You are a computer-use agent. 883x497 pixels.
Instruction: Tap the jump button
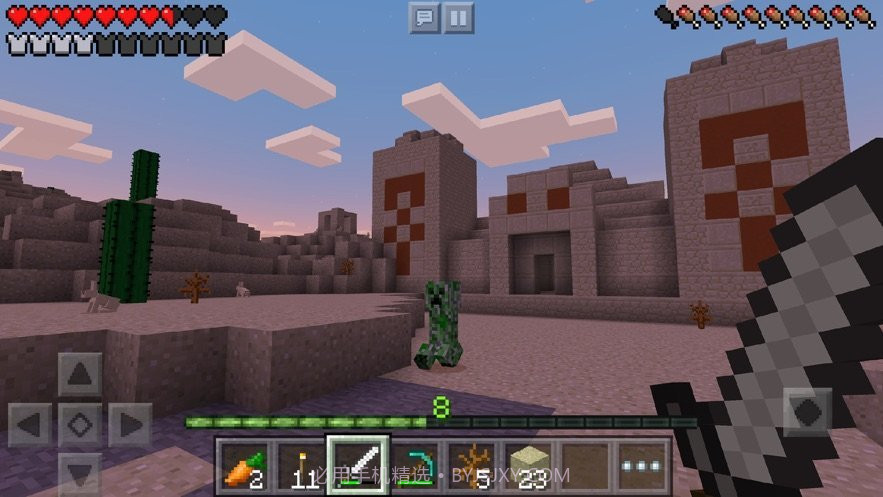click(x=807, y=411)
